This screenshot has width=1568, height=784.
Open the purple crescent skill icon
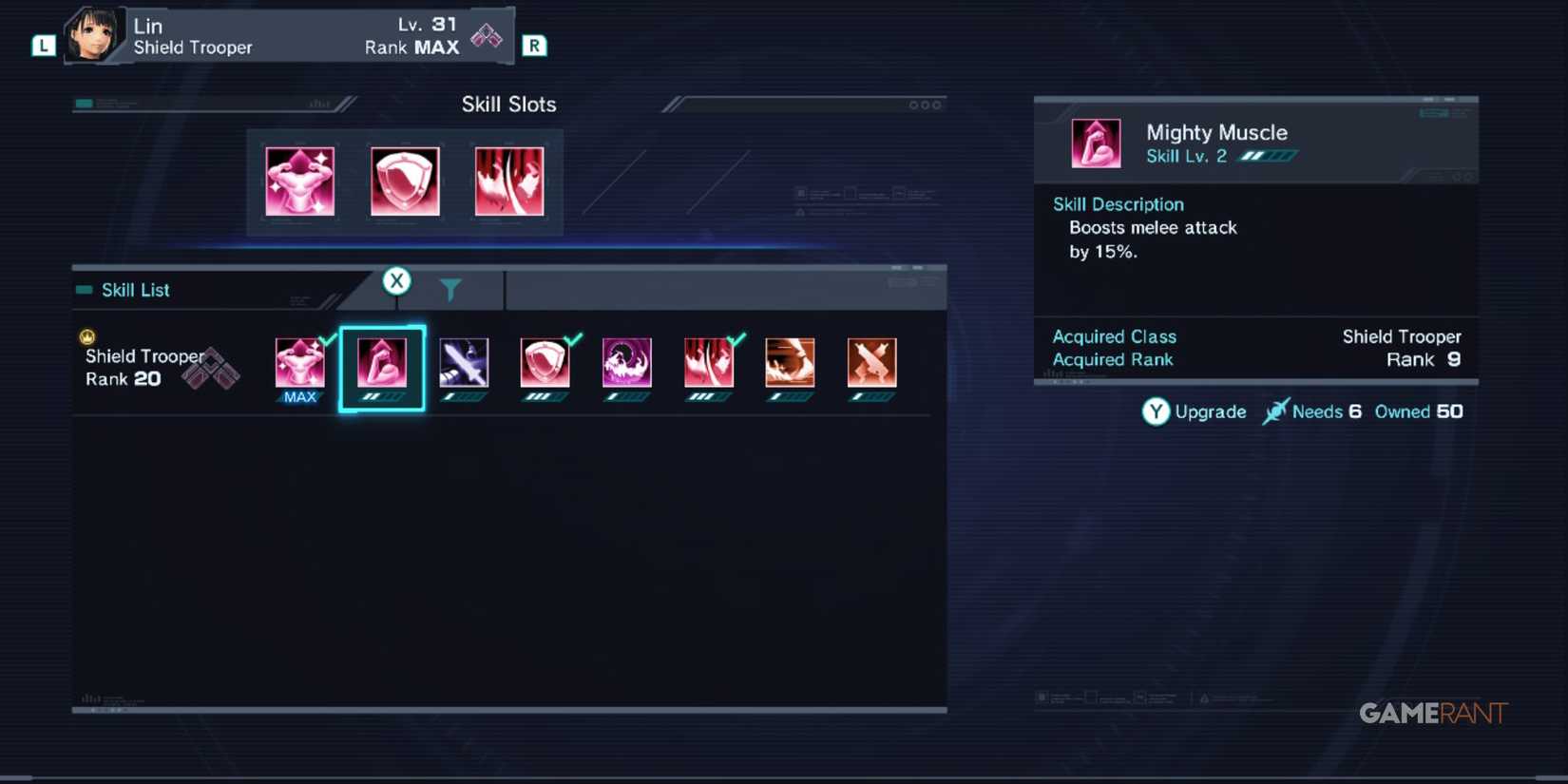(x=627, y=364)
